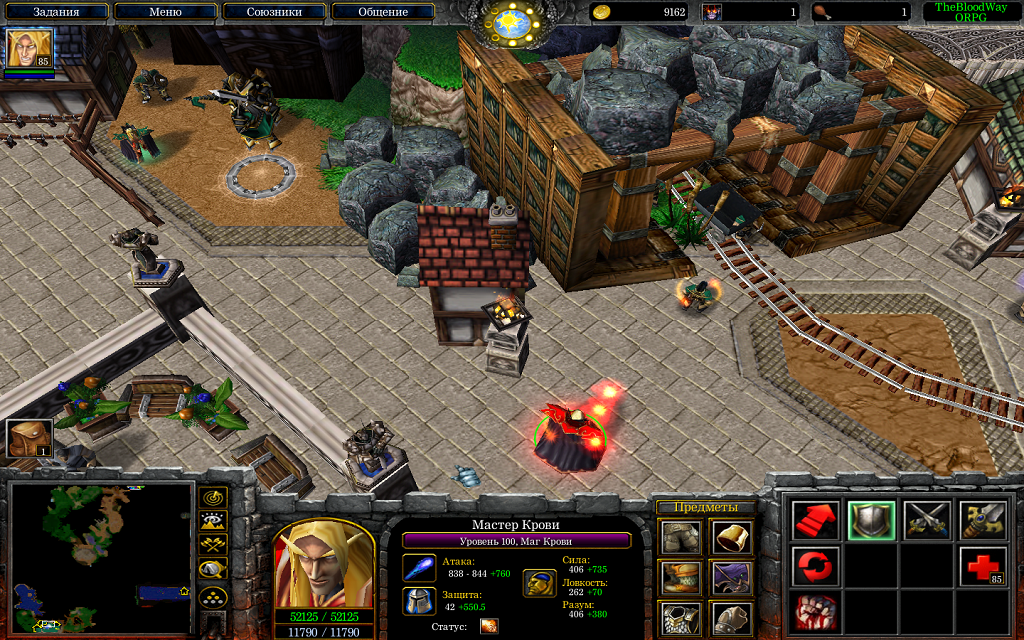Click the formation movement toggle button

214,596
